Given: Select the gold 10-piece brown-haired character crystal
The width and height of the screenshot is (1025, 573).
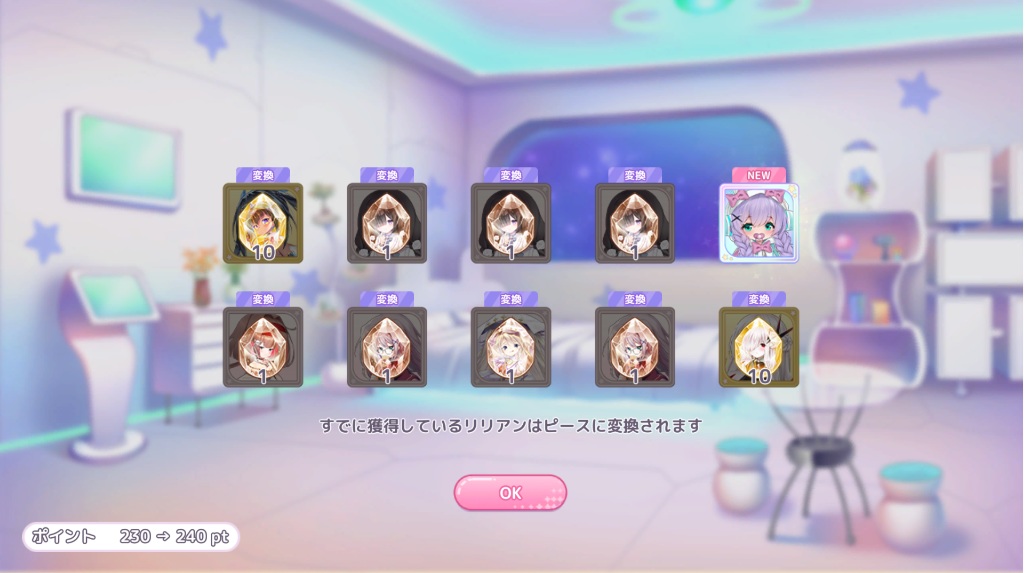Looking at the screenshot, I should pyautogui.click(x=263, y=223).
